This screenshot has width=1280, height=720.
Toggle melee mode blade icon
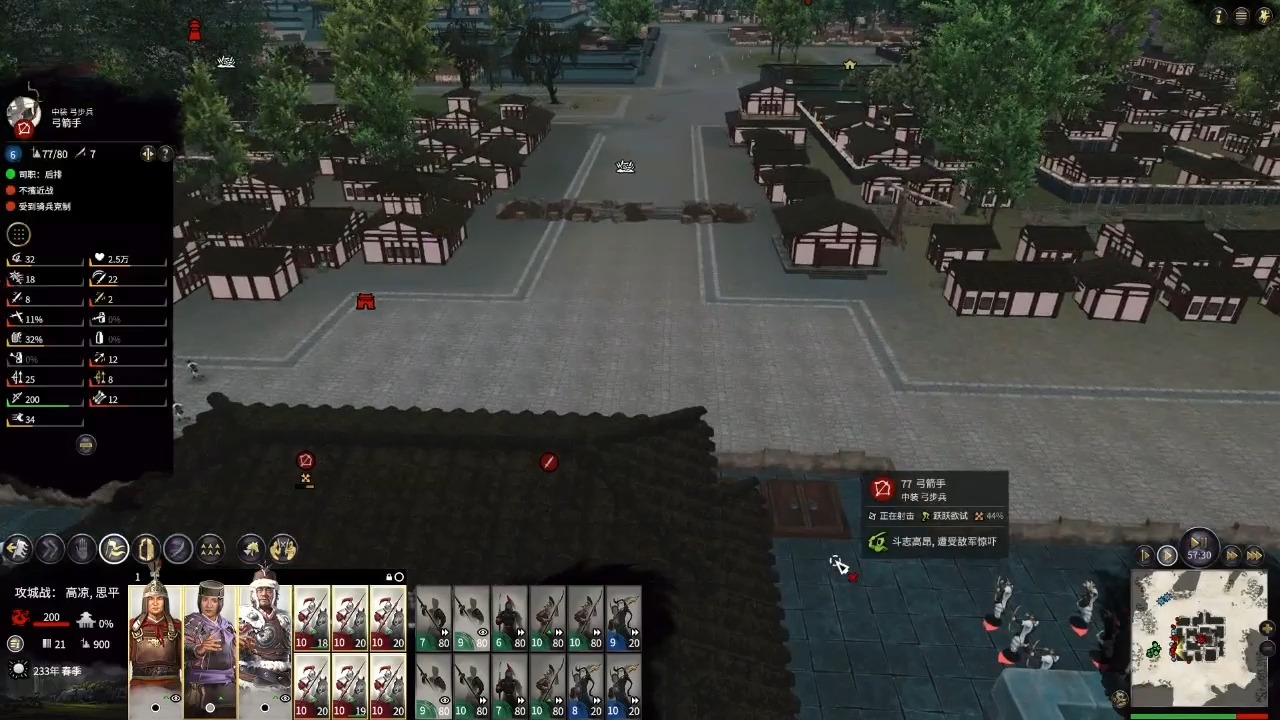coord(177,548)
